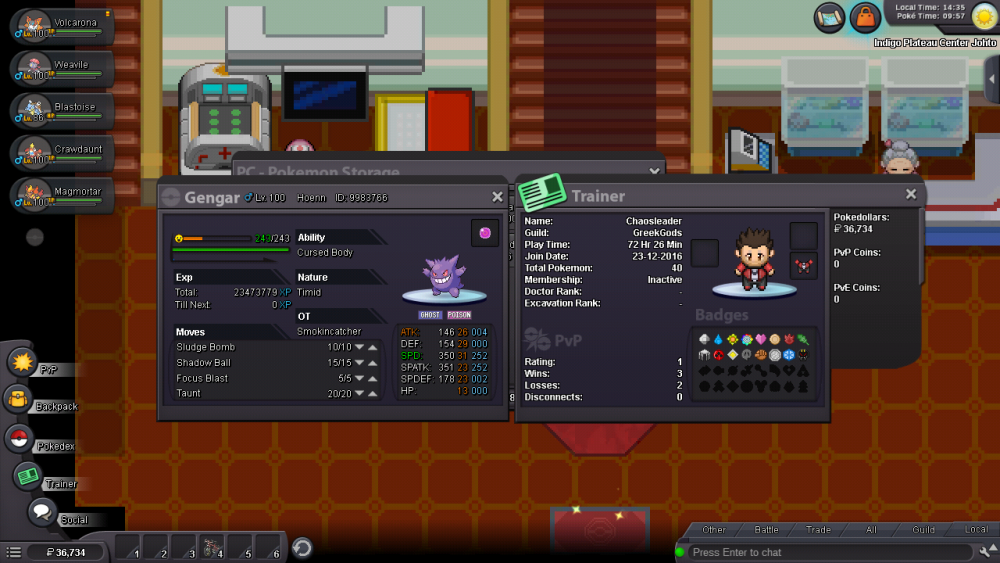Open the orange shop bag icon
Screen dimensions: 1000x563
tap(865, 17)
